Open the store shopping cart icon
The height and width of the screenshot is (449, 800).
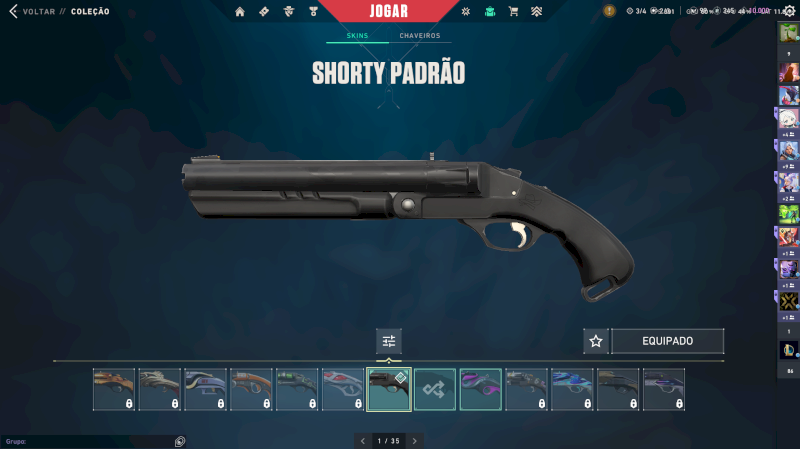[x=513, y=12]
